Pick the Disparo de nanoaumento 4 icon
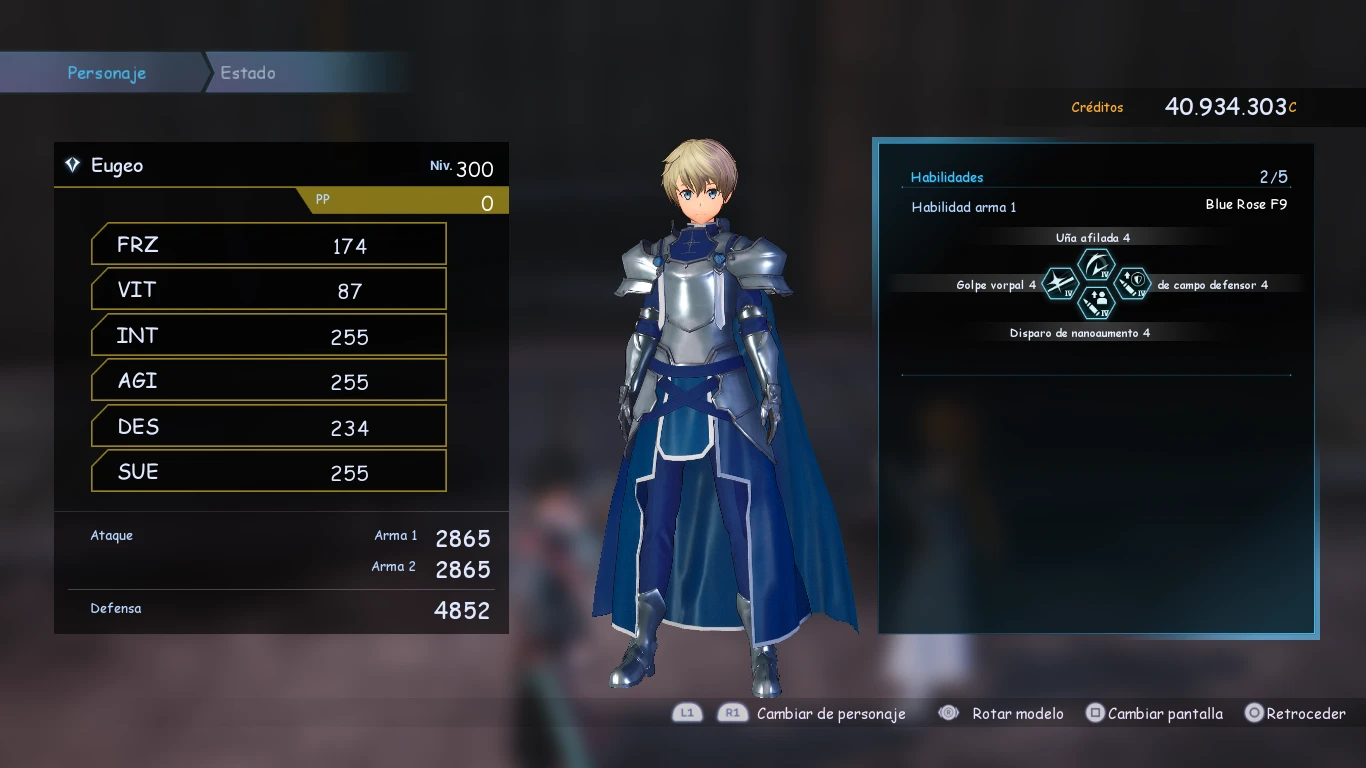This screenshot has width=1366, height=768. coord(1096,302)
